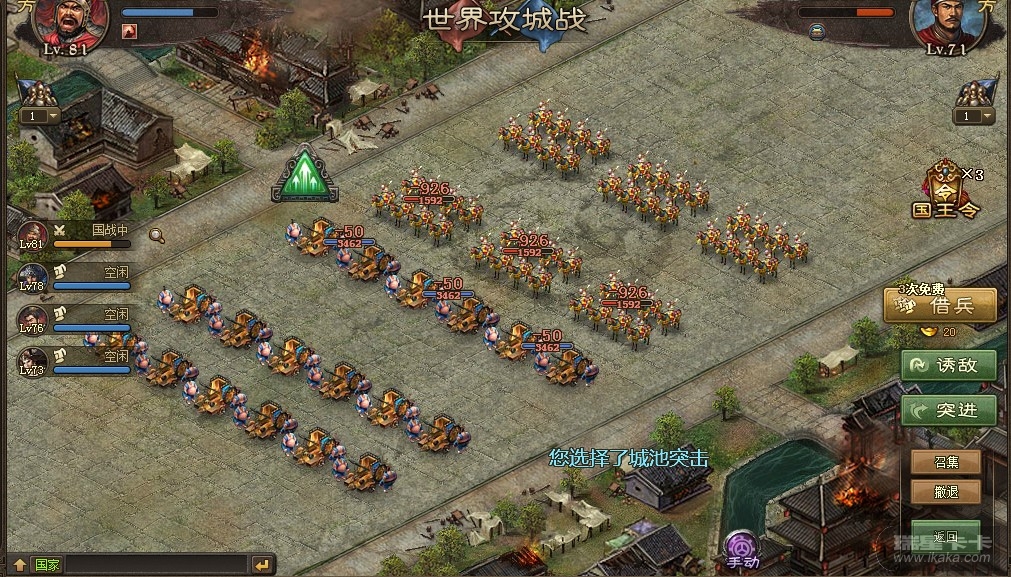Image resolution: width=1011 pixels, height=577 pixels.
Task: Click the 撤退 retreat button
Action: click(945, 492)
